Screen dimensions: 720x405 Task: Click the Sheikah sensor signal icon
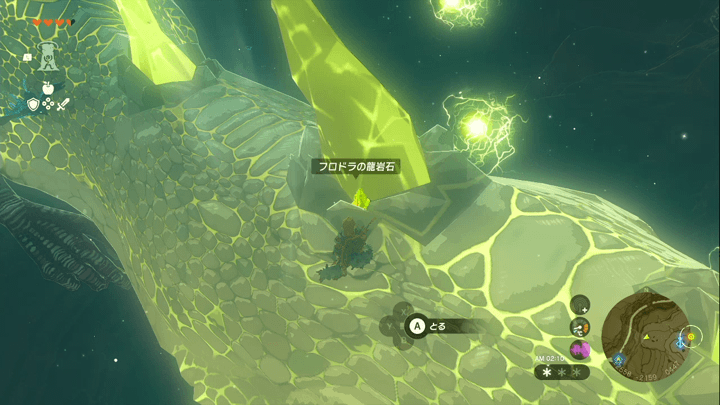(x=580, y=304)
